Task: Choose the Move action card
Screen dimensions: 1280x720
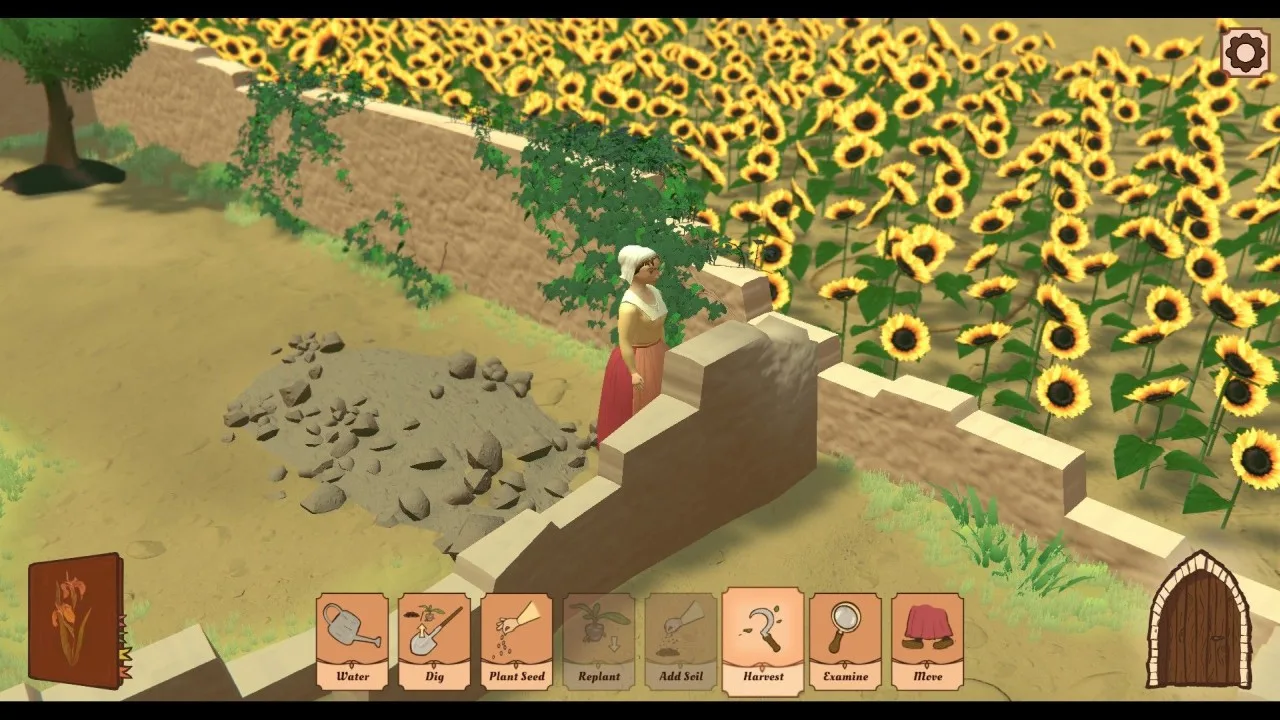Action: tap(927, 640)
